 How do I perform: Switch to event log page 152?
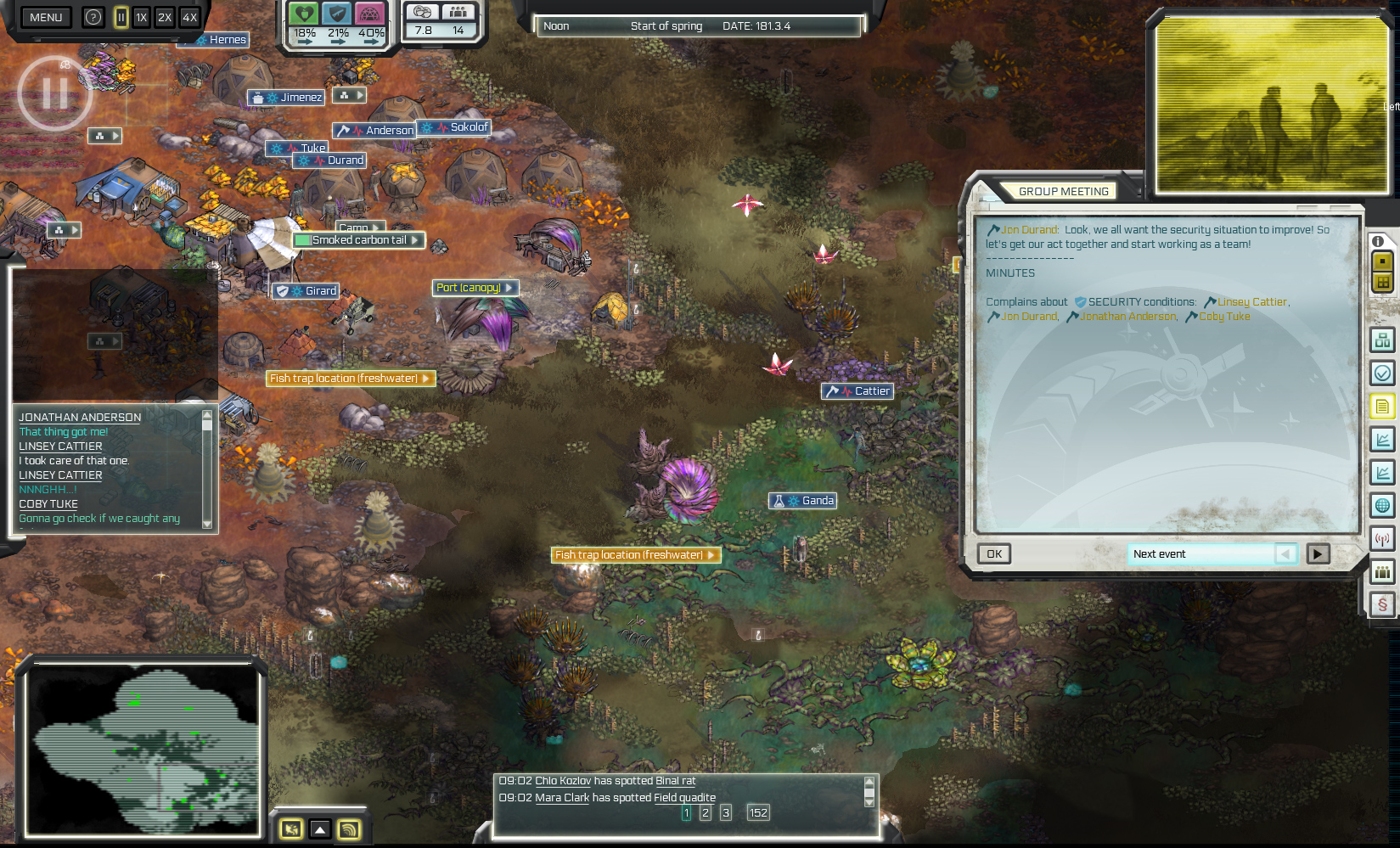coord(758,812)
